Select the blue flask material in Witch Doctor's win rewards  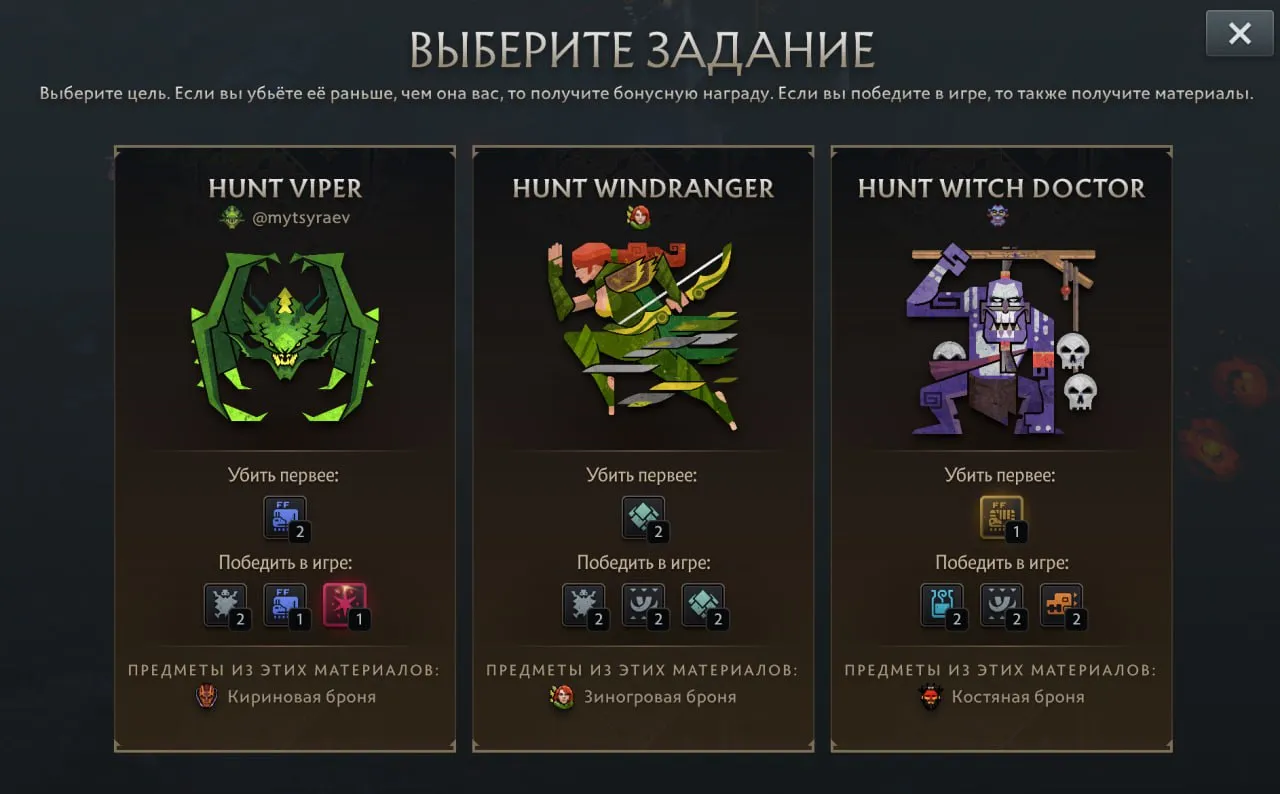click(x=943, y=605)
